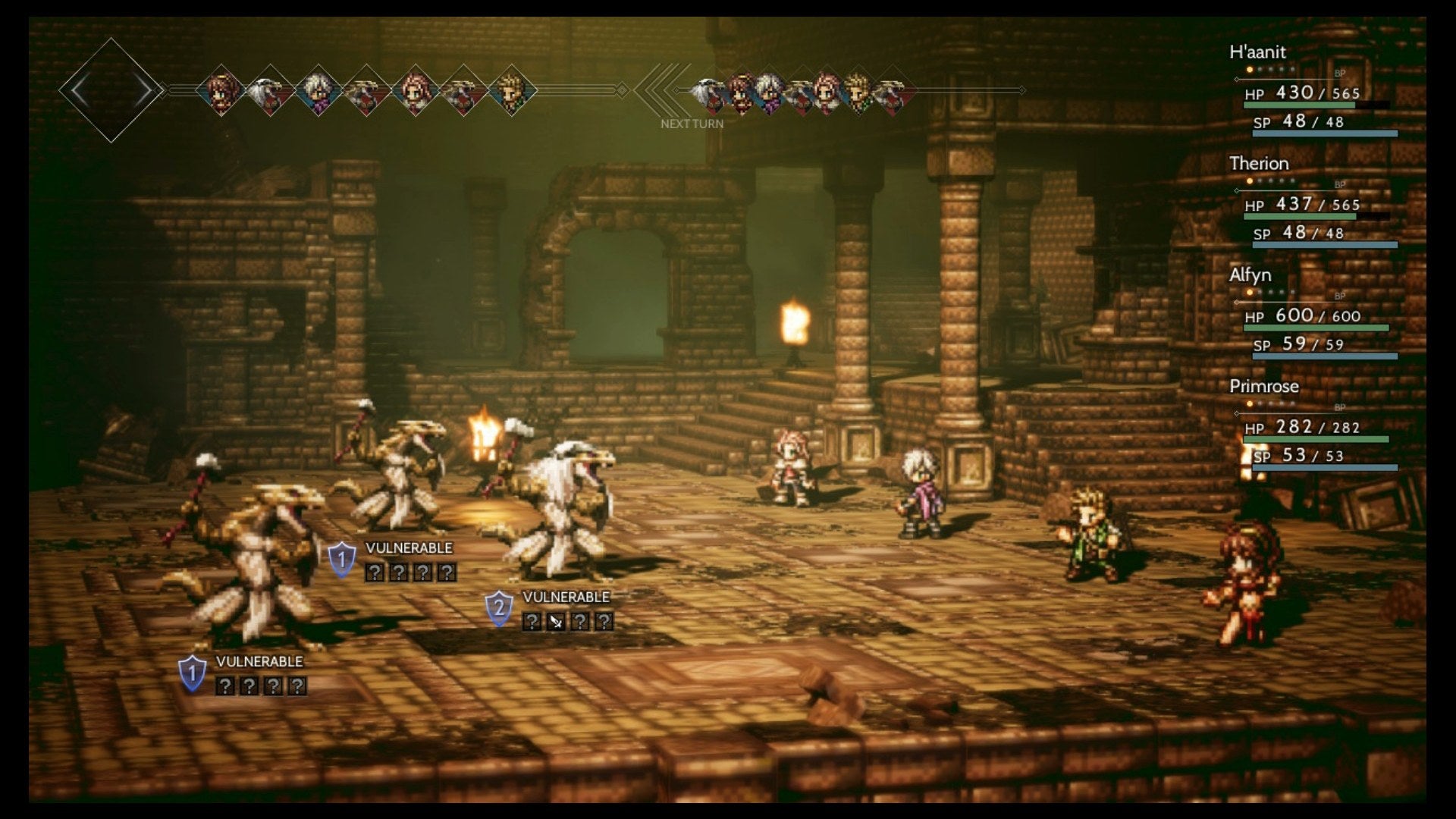Click Primrose's portrait in the turn order
This screenshot has width=1456, height=819.
pos(416,89)
